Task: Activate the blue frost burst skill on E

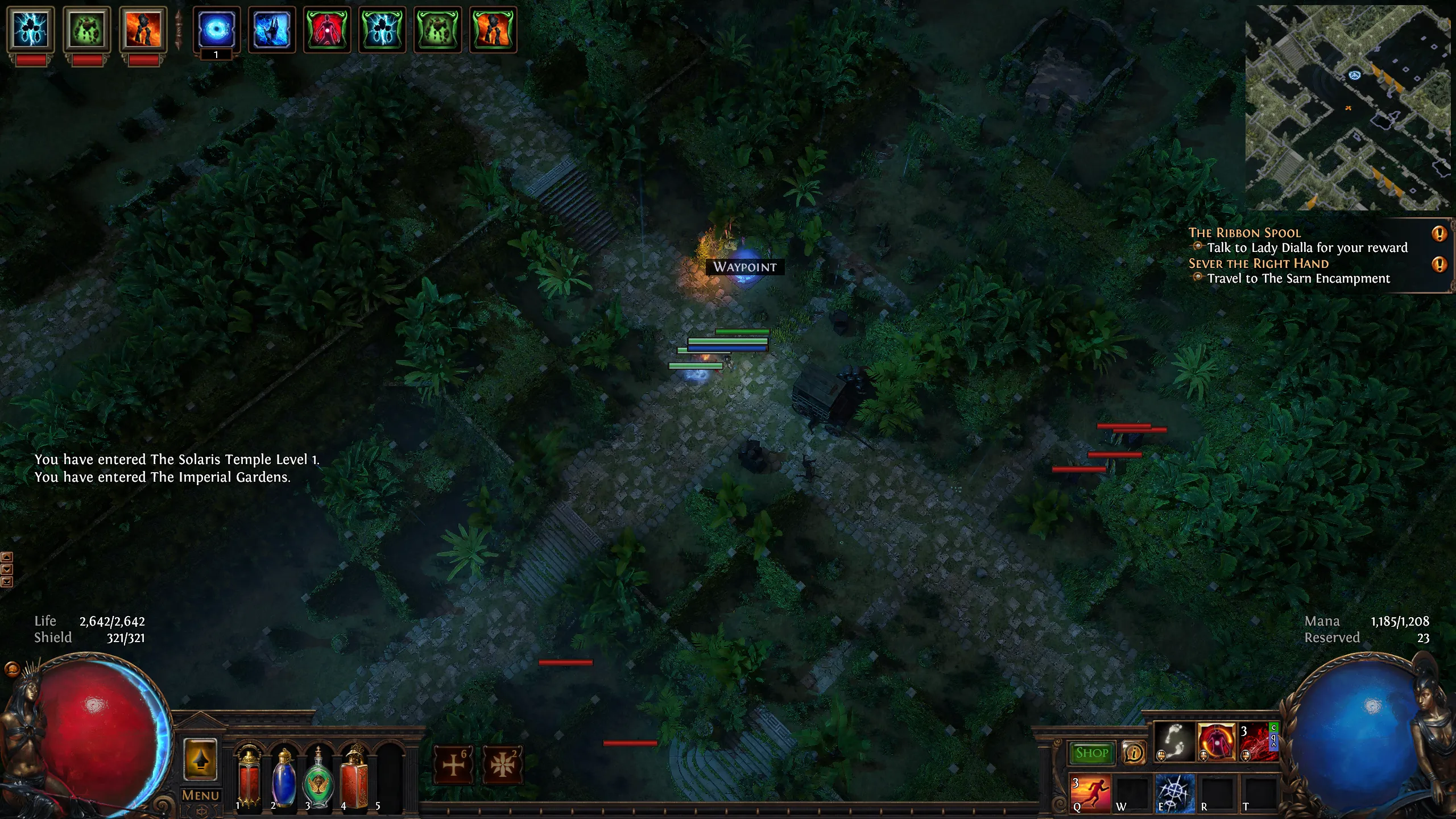Action: click(1174, 793)
